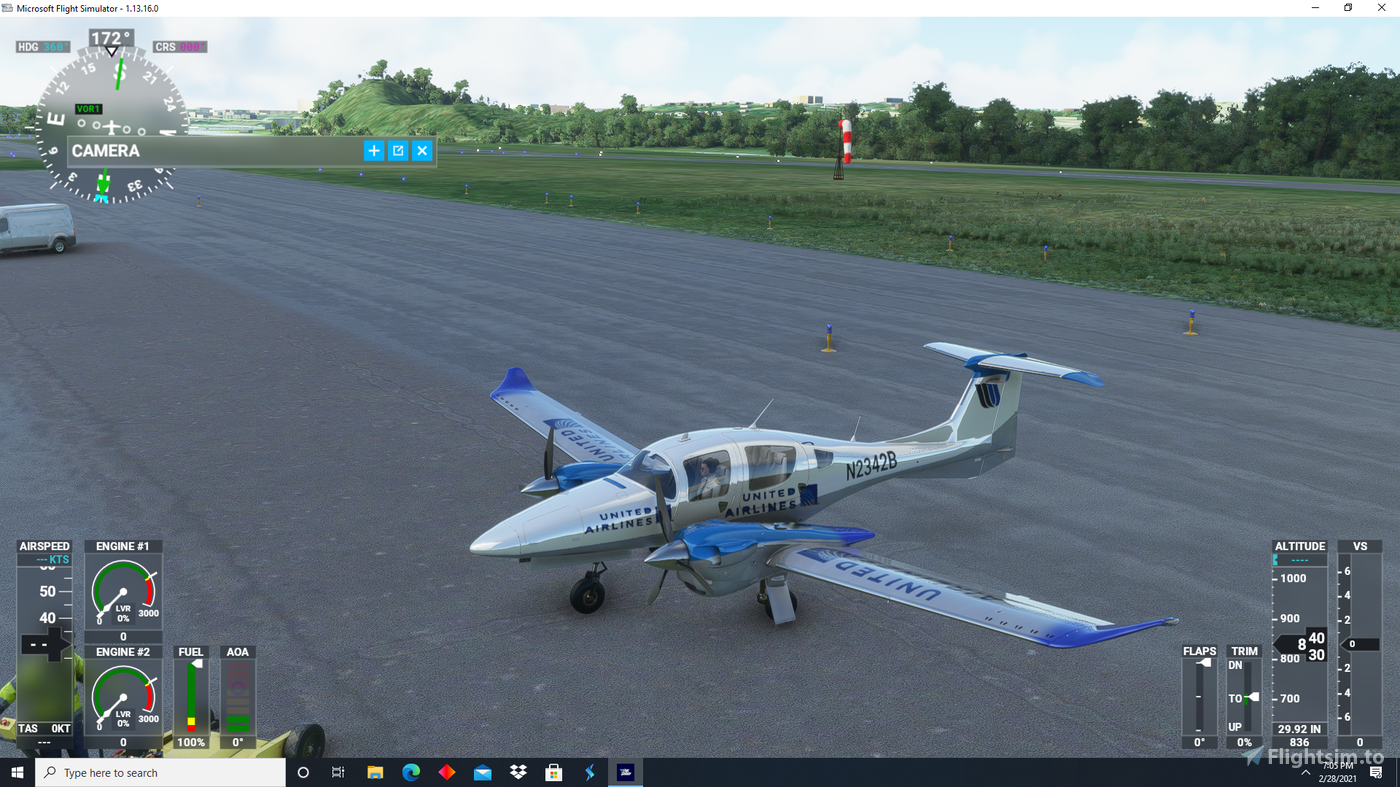
Task: Select the AIRSPEED gauge pod
Action: 44,640
